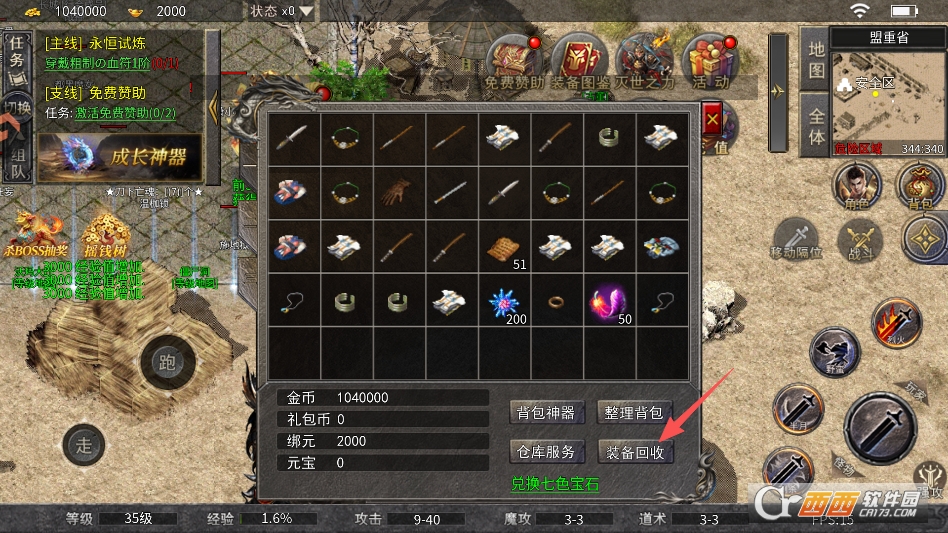Select the blue crystal item stacked 200
The width and height of the screenshot is (948, 533).
pos(504,299)
